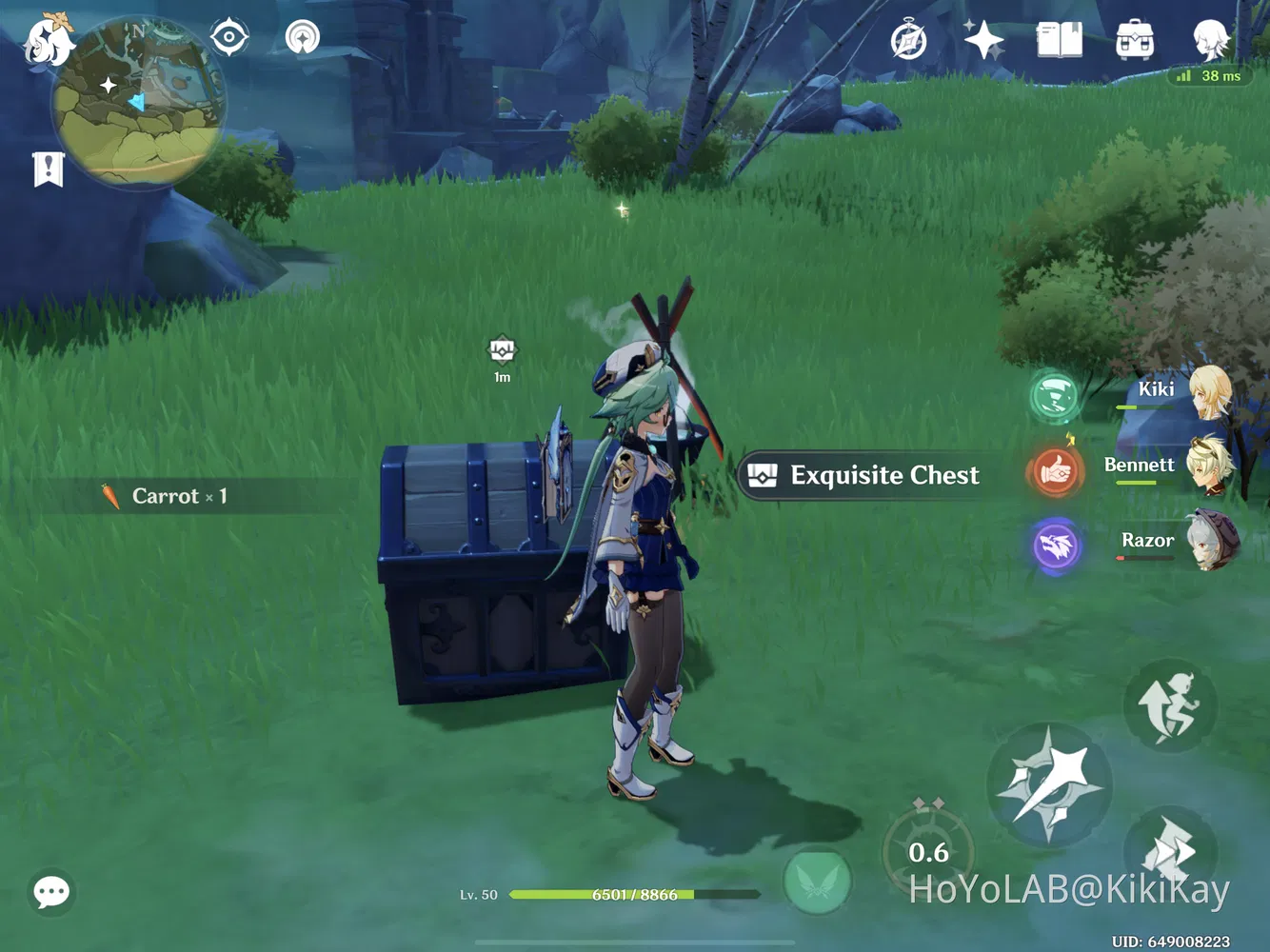Select the Elemental Sight eye icon
This screenshot has width=1270, height=952.
(227, 35)
